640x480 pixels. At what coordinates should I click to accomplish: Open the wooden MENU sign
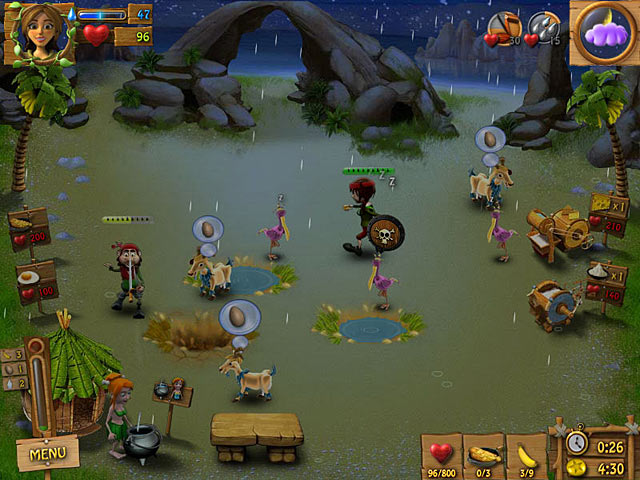tap(46, 453)
